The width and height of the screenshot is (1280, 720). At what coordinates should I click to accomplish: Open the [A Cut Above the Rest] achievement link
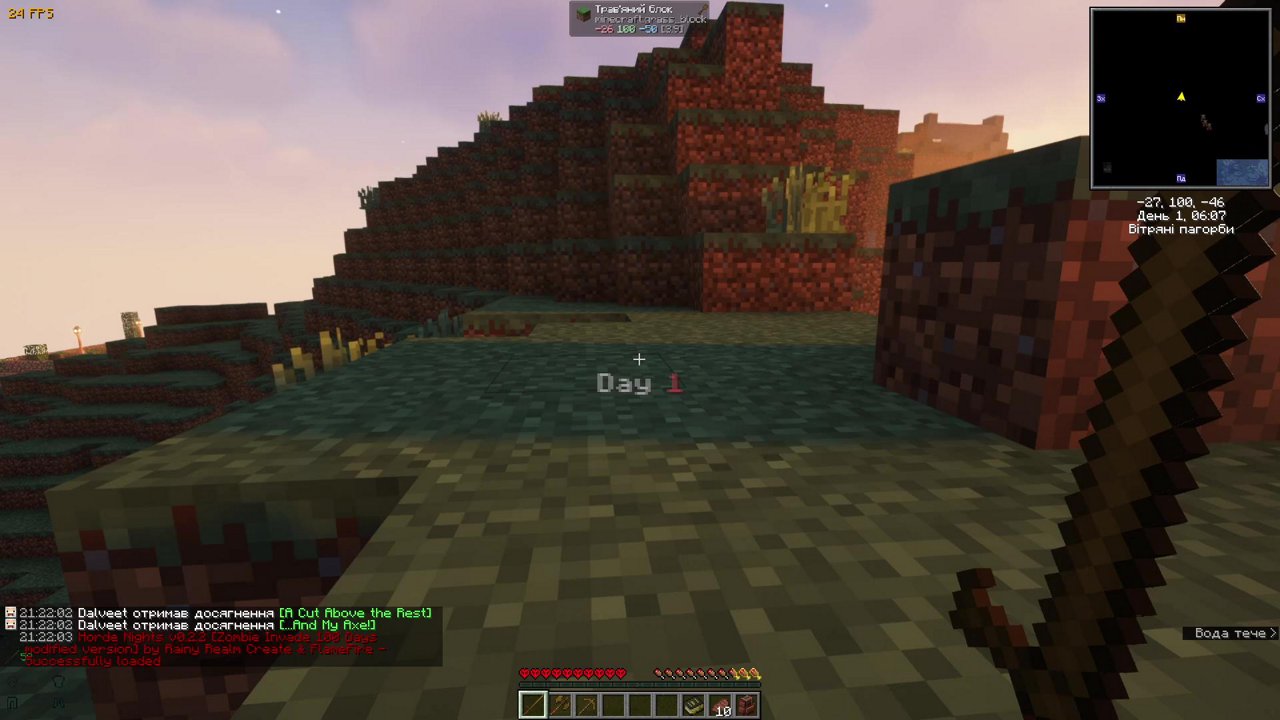357,613
